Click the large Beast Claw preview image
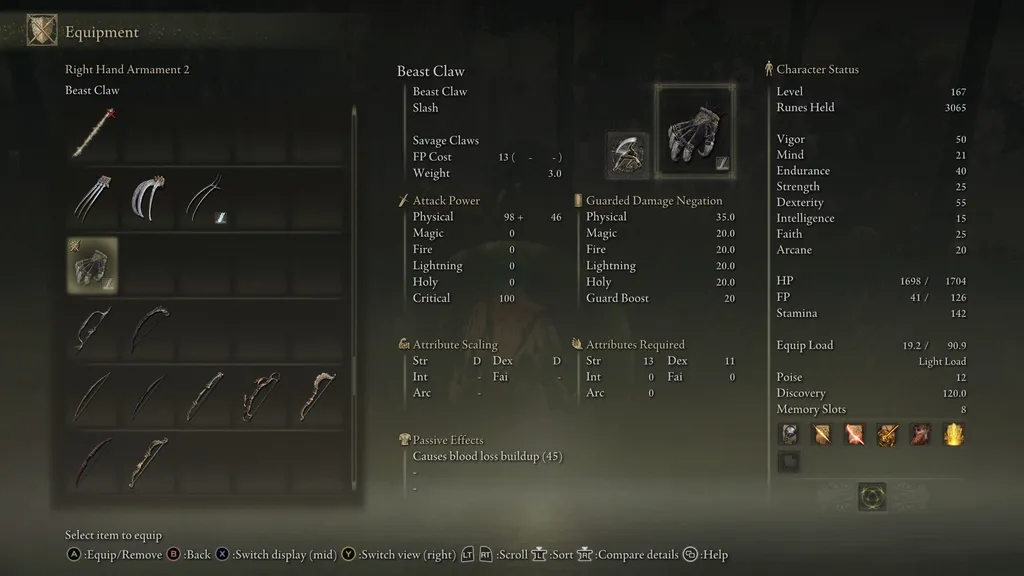 pyautogui.click(x=694, y=130)
